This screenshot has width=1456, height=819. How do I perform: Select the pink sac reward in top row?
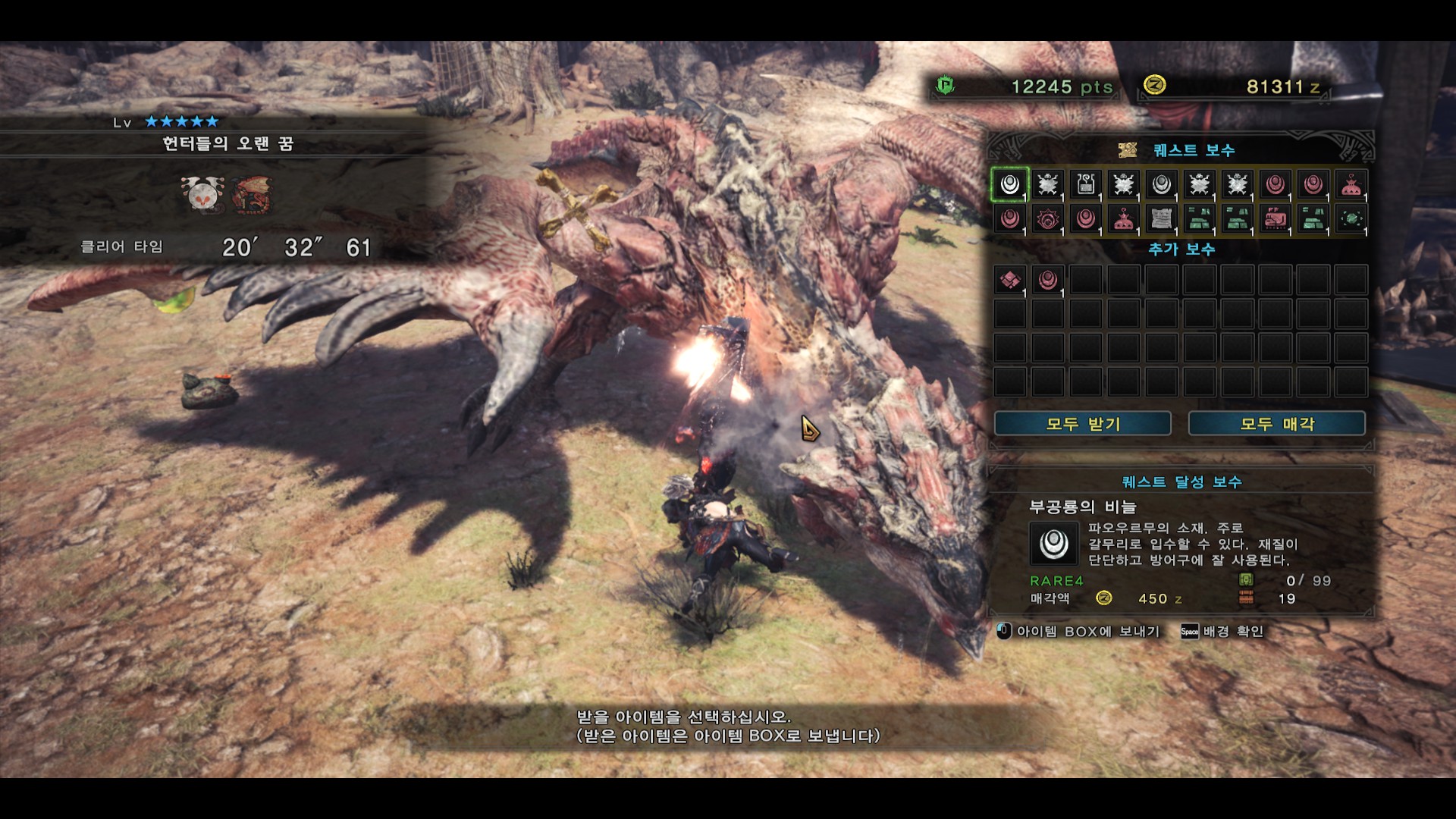click(x=1351, y=184)
